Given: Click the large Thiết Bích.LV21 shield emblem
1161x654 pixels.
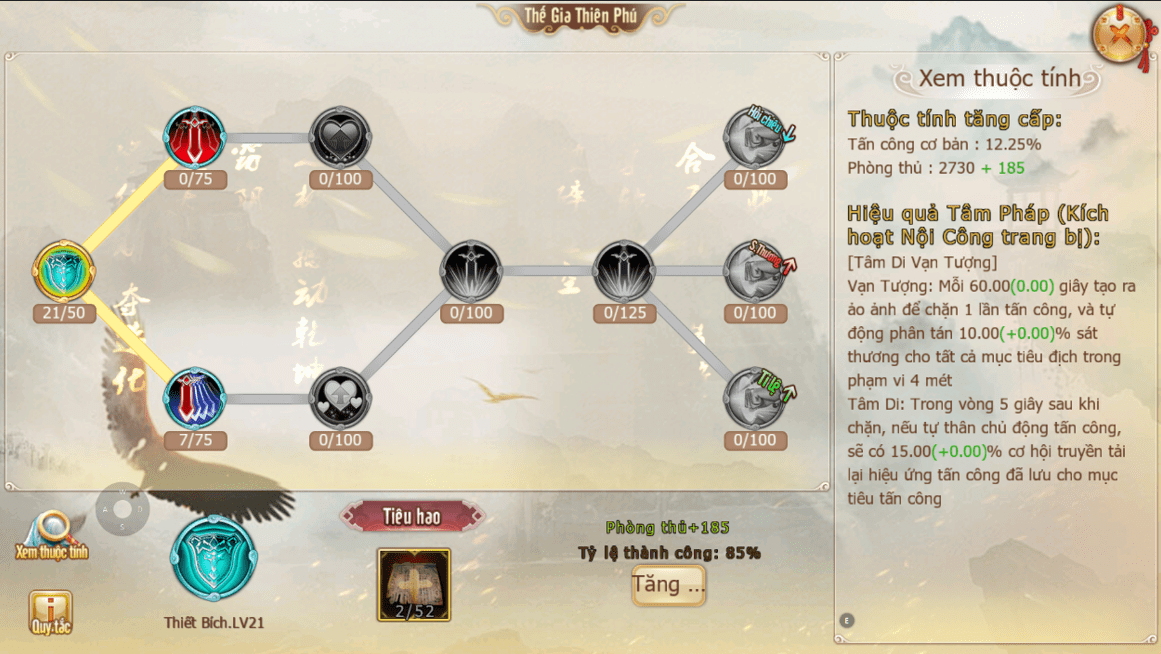Looking at the screenshot, I should point(213,558).
